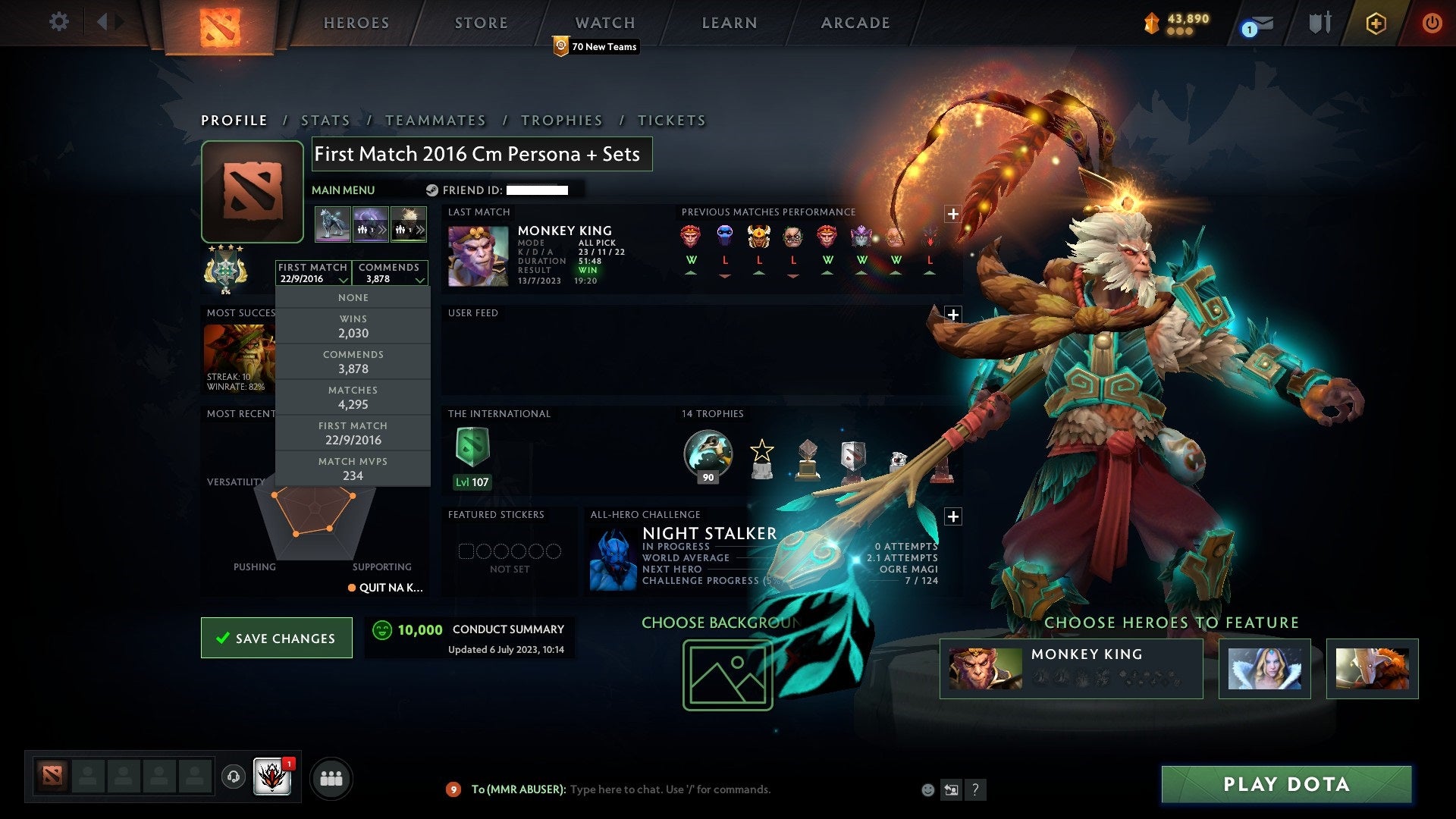The width and height of the screenshot is (1456, 819).
Task: Open Dota Plus via the gold hexagon icon
Action: point(1376,23)
